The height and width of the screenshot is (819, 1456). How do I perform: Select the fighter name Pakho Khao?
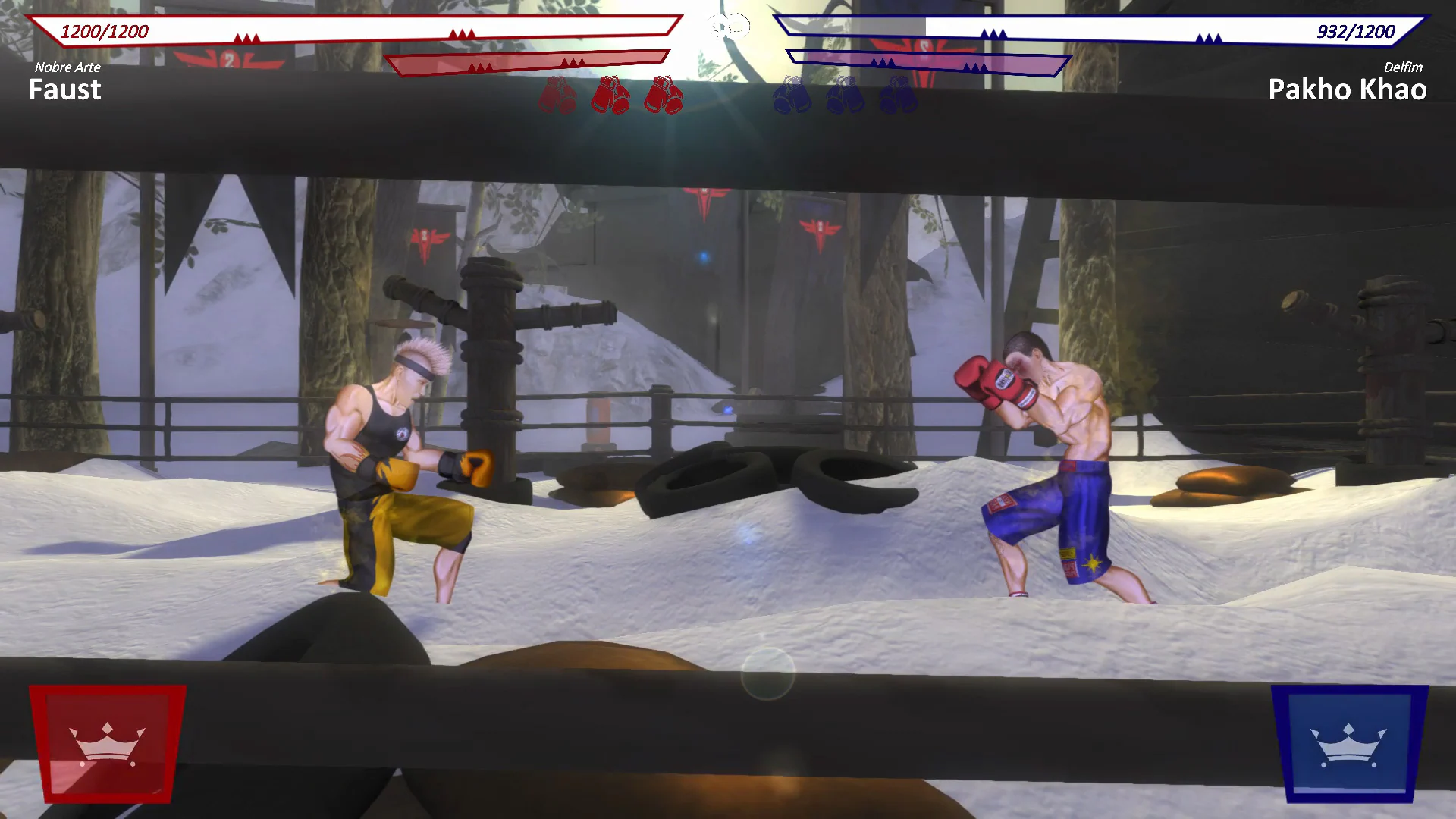(x=1347, y=89)
